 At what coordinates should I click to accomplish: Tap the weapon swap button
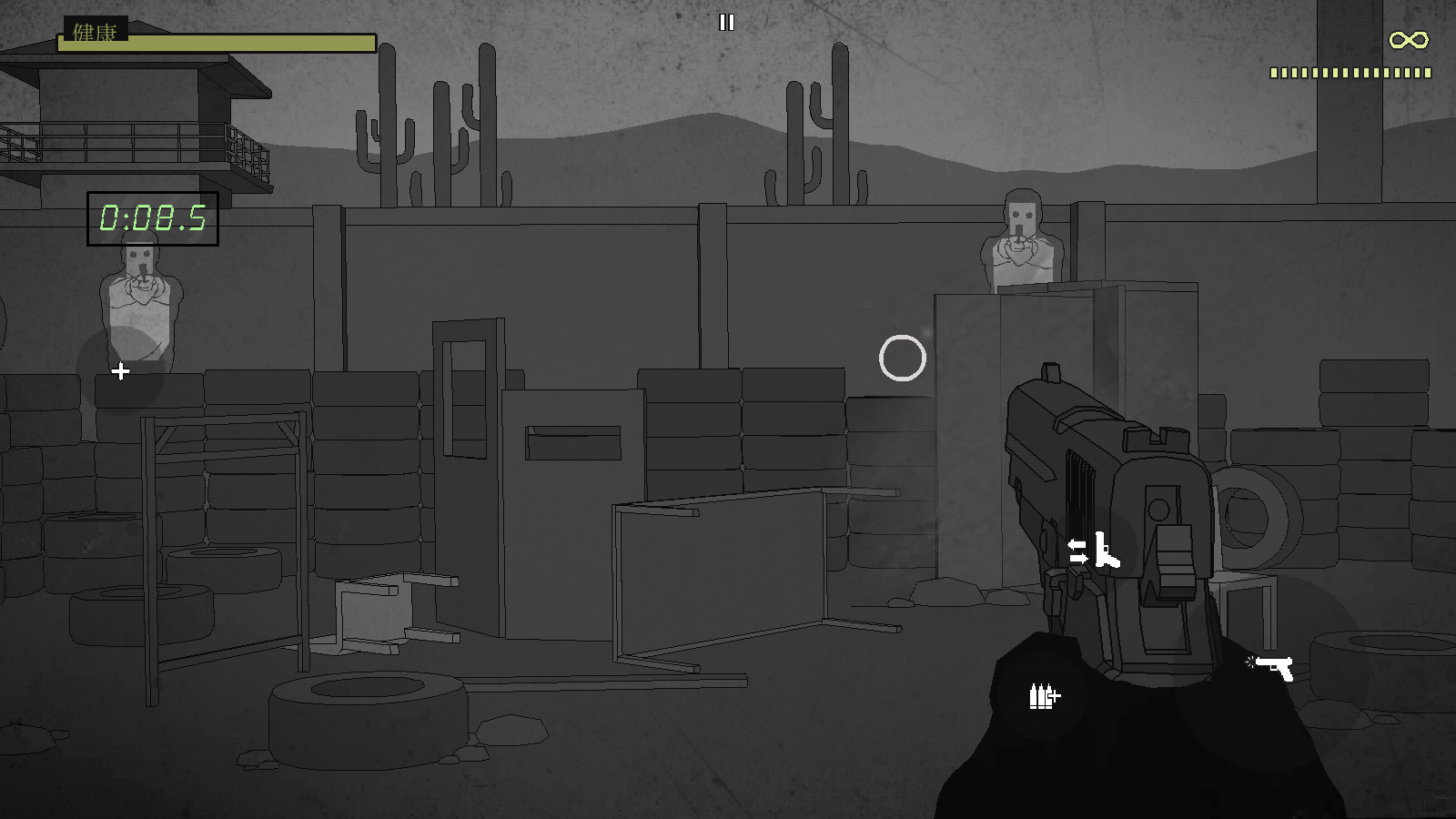pos(1093,551)
